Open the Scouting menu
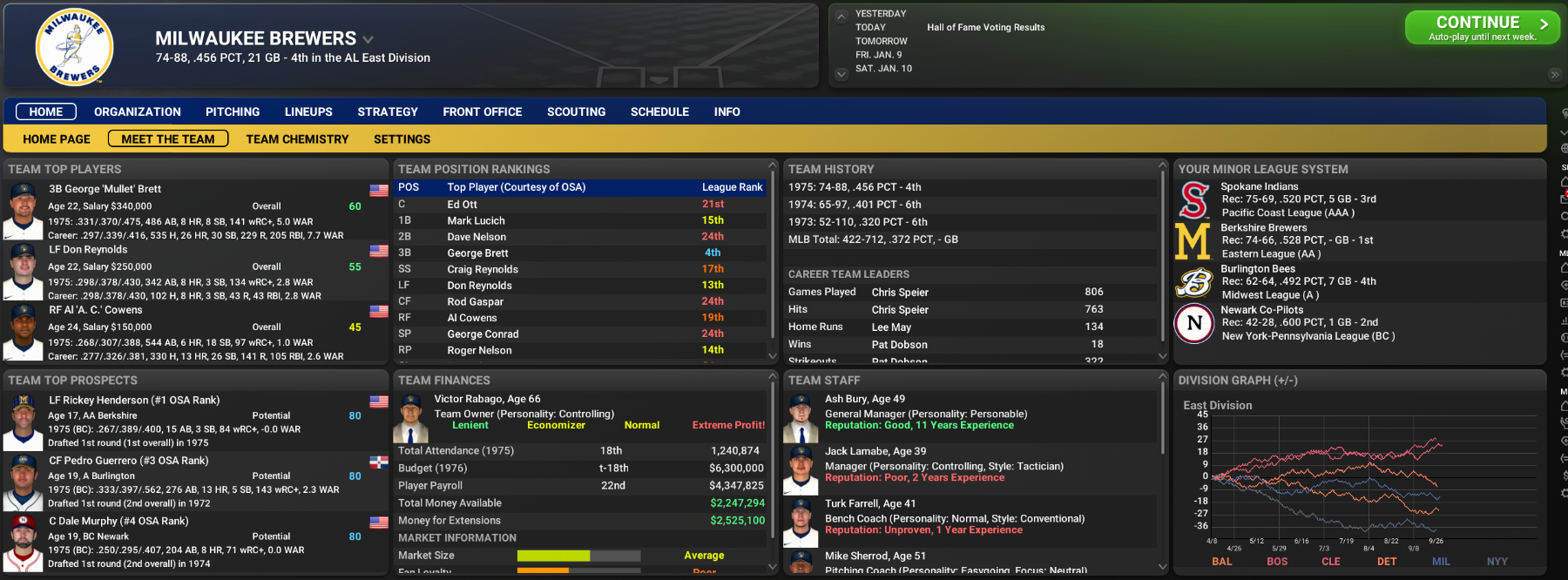The width and height of the screenshot is (1568, 580). click(x=576, y=111)
